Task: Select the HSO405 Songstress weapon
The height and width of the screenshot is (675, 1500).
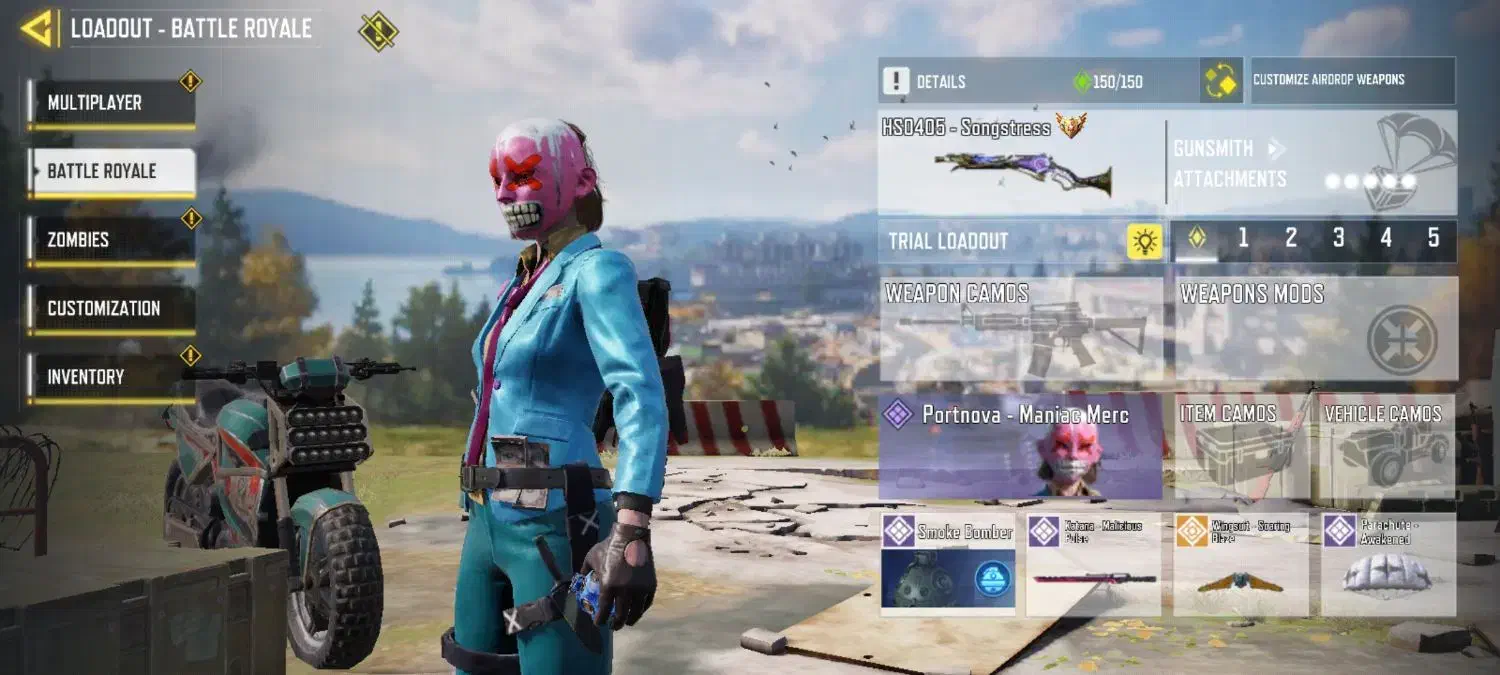Action: pyautogui.click(x=1020, y=163)
